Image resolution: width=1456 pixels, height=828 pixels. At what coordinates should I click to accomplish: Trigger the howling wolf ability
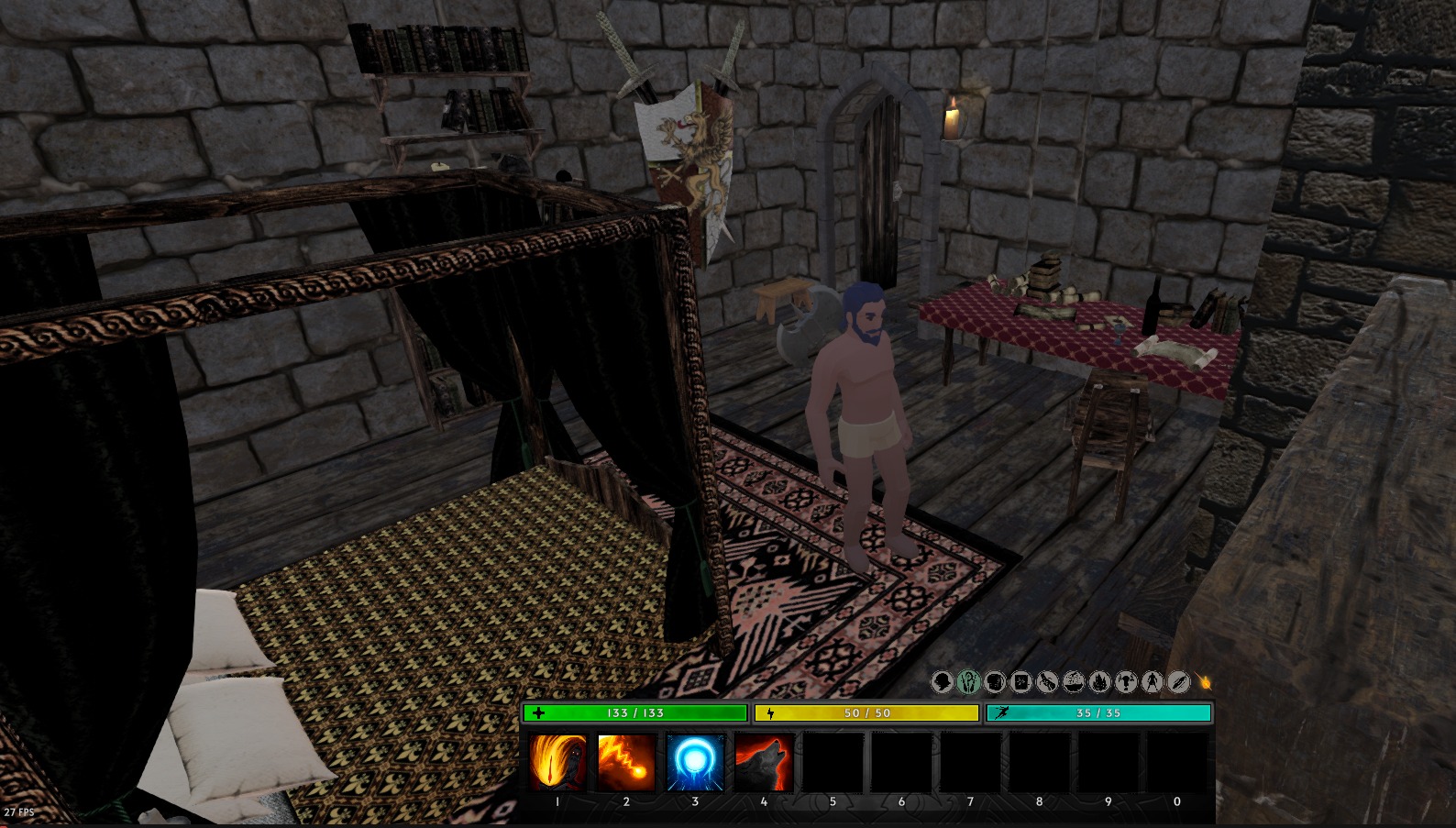pyautogui.click(x=764, y=762)
